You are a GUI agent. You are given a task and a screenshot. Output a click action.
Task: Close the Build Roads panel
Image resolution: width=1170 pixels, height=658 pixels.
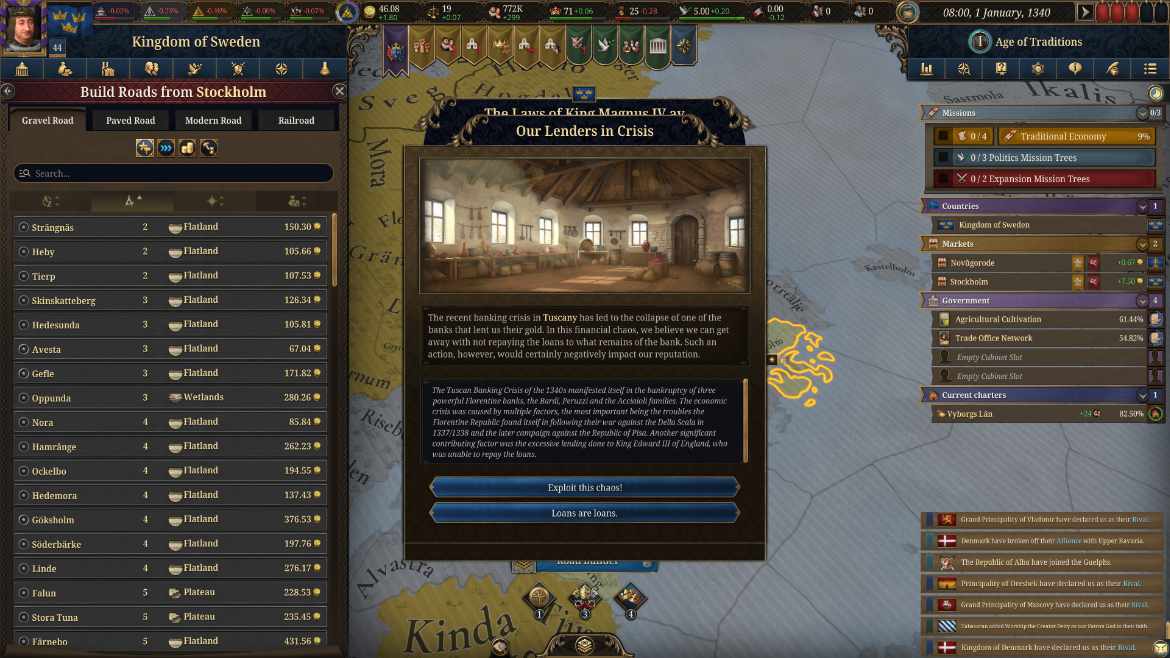coord(339,91)
